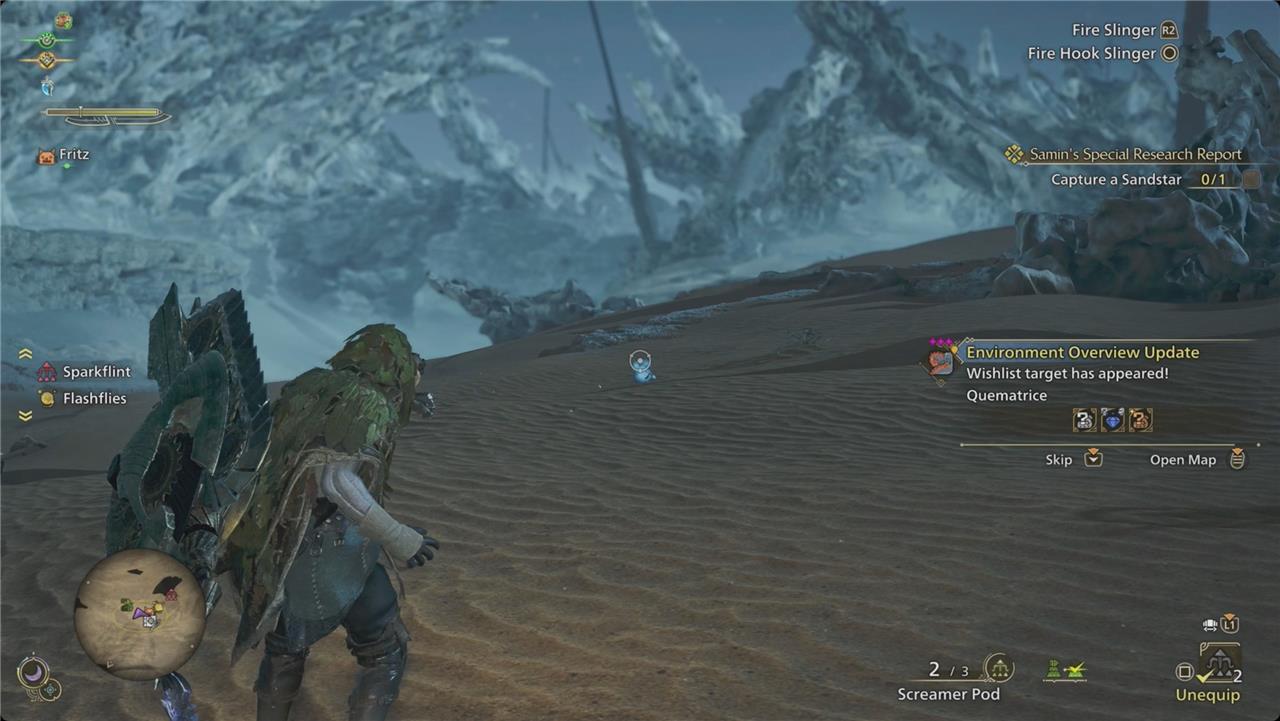Select Flashflies in the item list
1280x721 pixels.
[94, 398]
